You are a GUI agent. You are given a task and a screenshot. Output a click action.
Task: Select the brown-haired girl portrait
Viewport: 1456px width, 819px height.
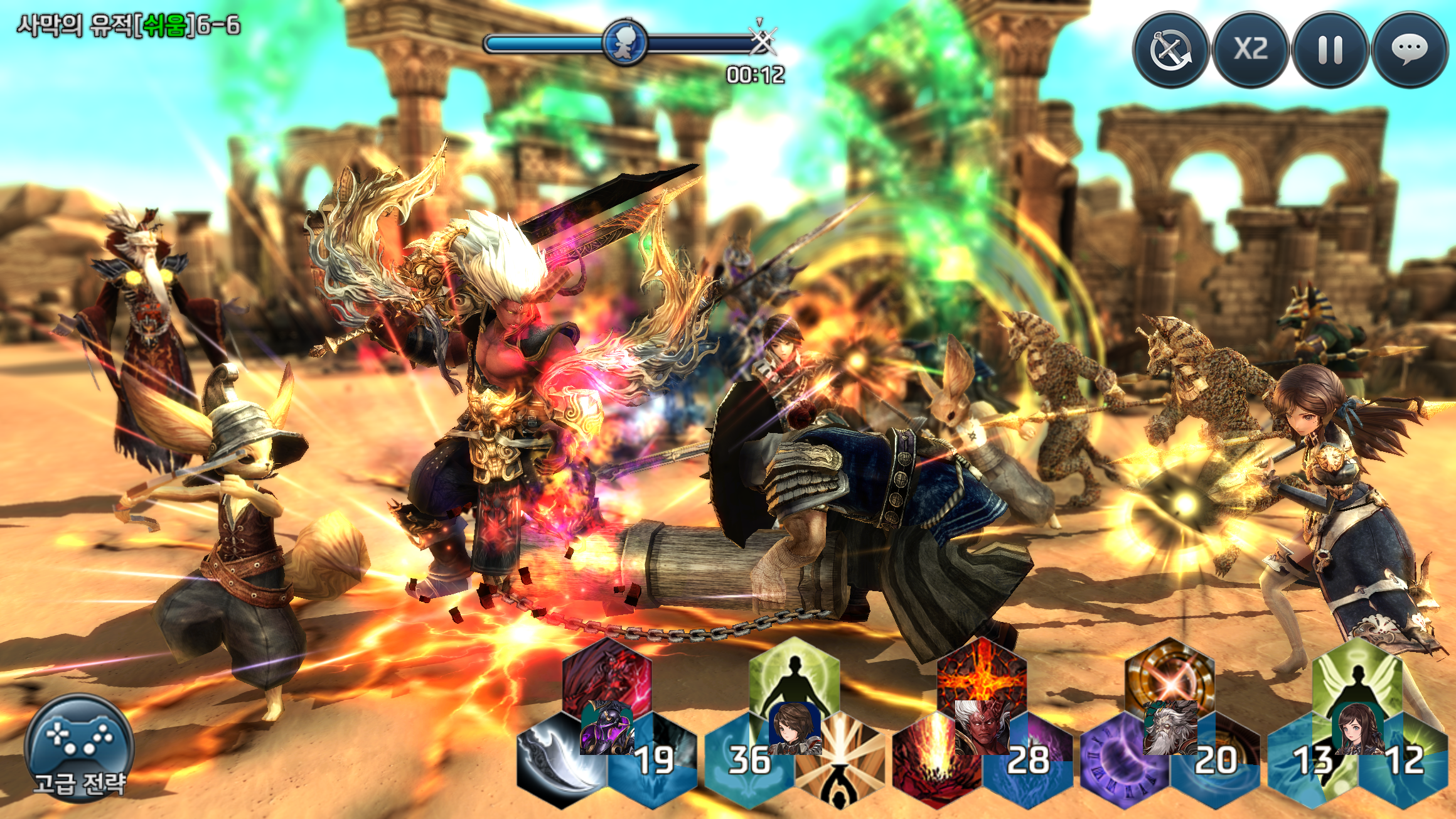point(1357,728)
